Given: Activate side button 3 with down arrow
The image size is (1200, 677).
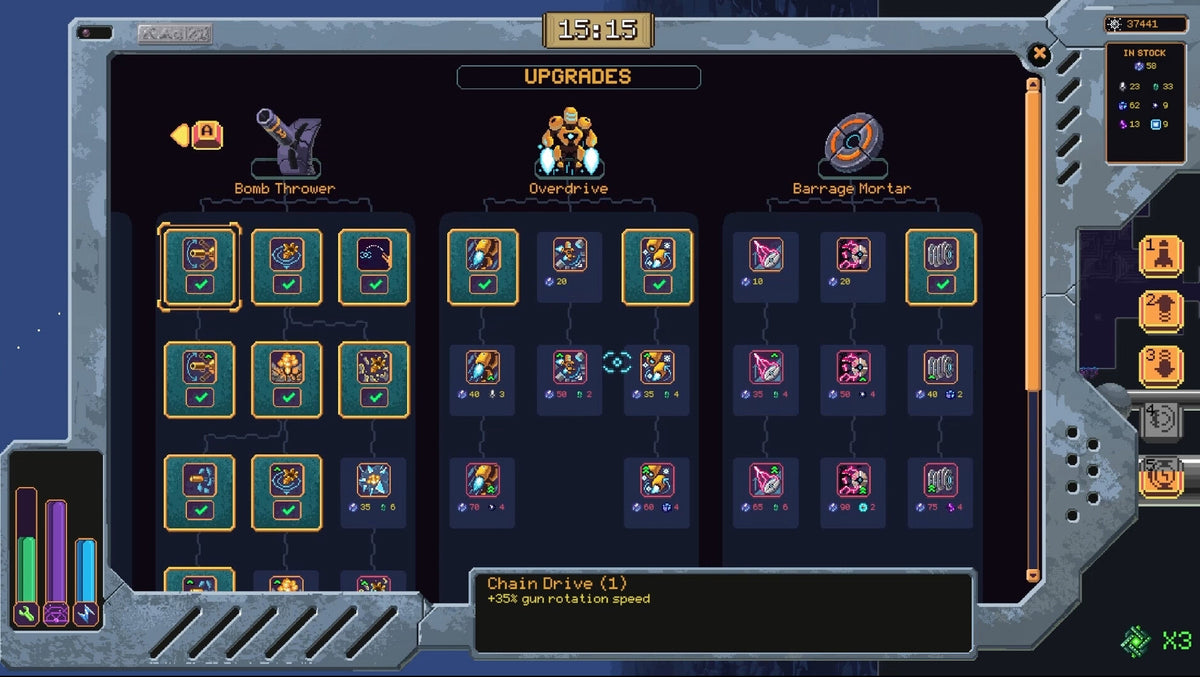Looking at the screenshot, I should tap(1161, 366).
